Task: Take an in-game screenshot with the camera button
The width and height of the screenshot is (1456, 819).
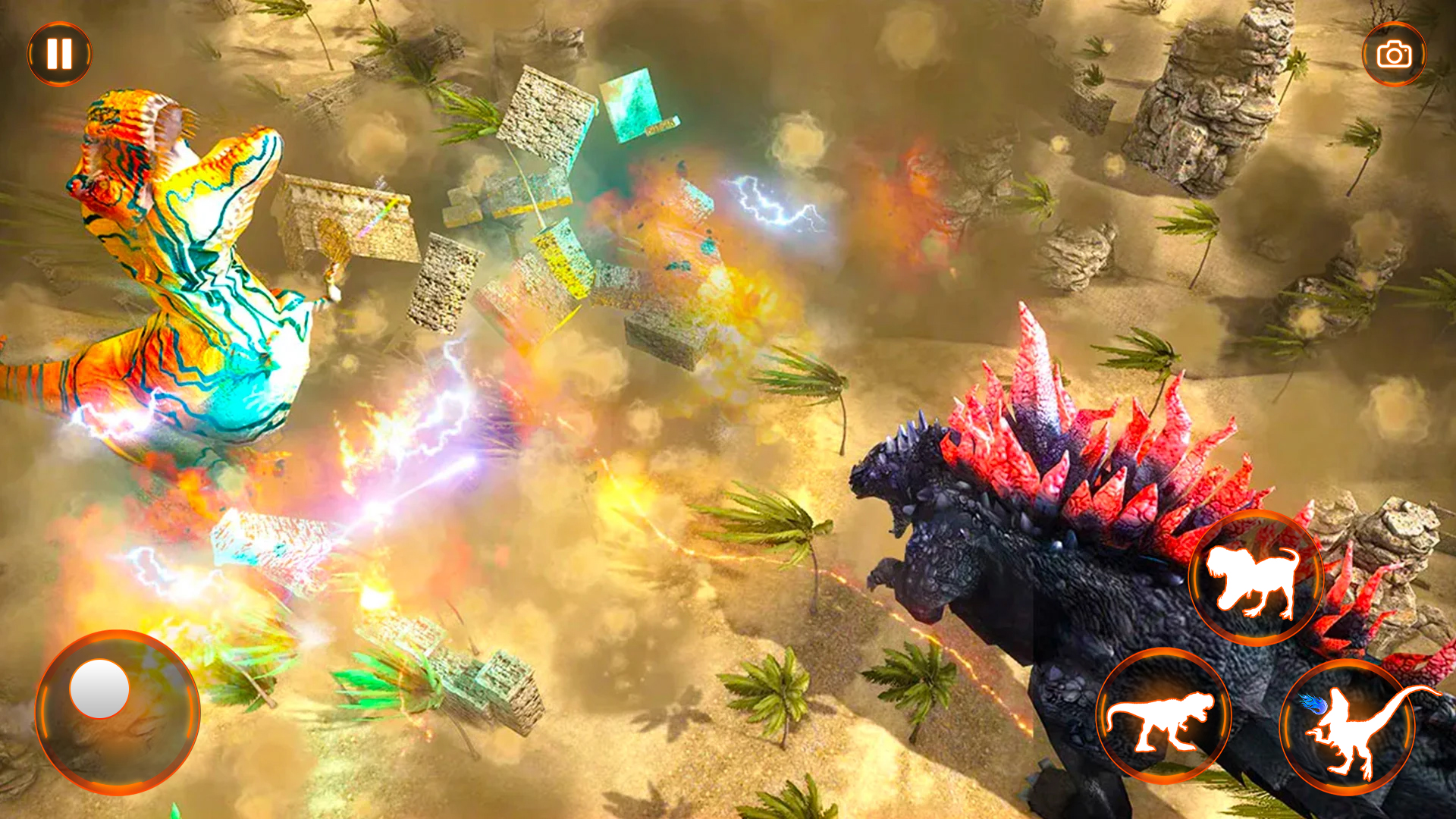Action: [x=1393, y=53]
